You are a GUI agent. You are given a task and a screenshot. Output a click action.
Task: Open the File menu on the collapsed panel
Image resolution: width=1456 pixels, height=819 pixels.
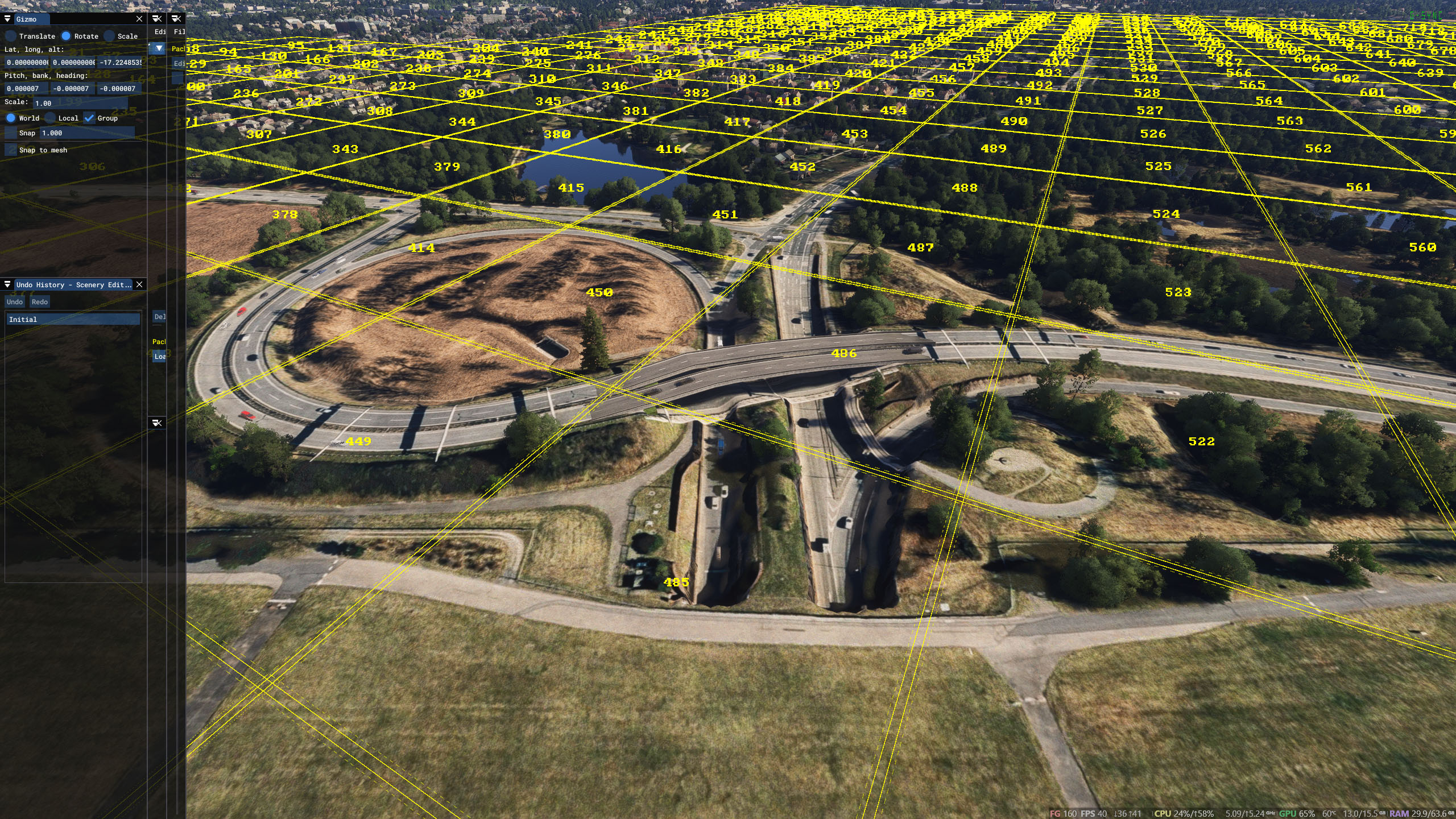tap(180, 32)
